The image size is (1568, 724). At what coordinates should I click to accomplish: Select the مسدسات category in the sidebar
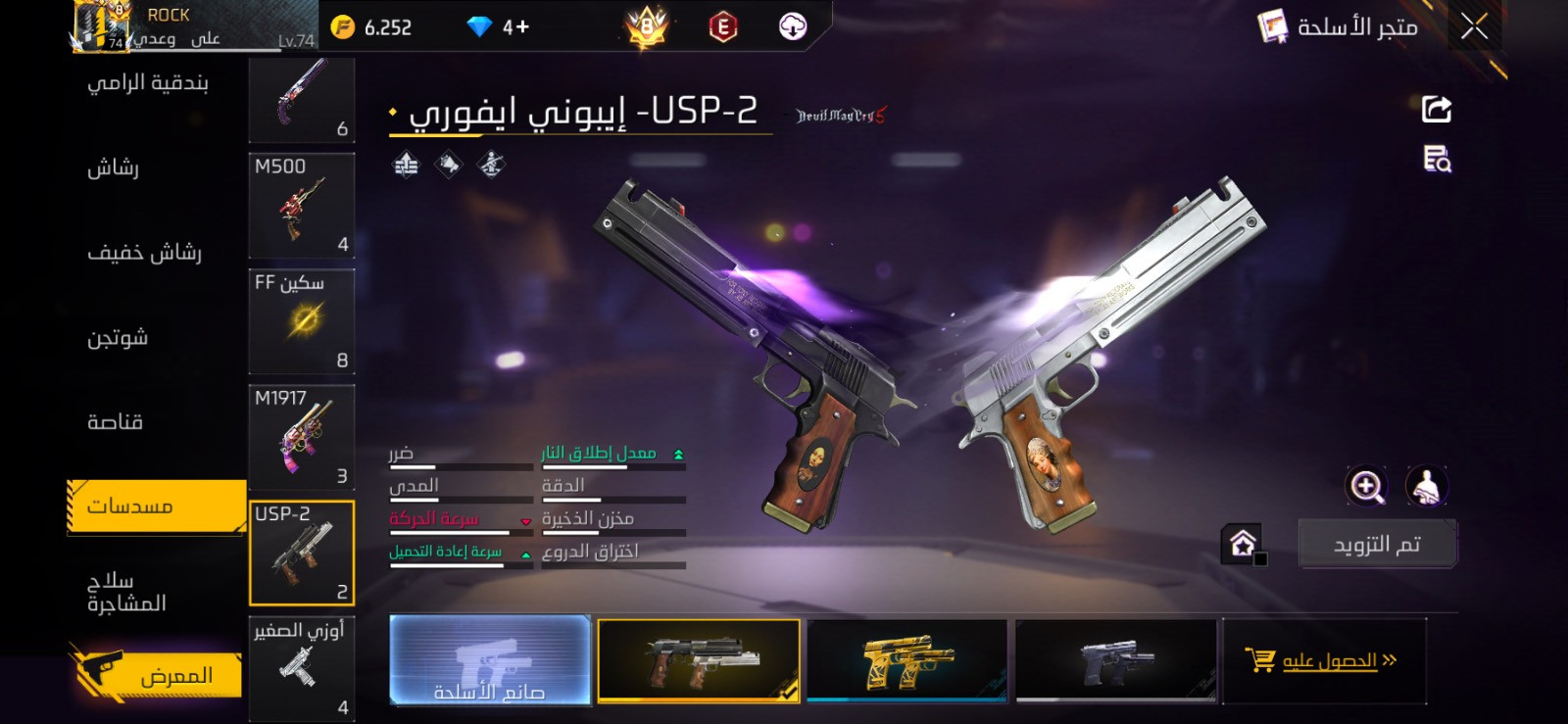point(154,506)
